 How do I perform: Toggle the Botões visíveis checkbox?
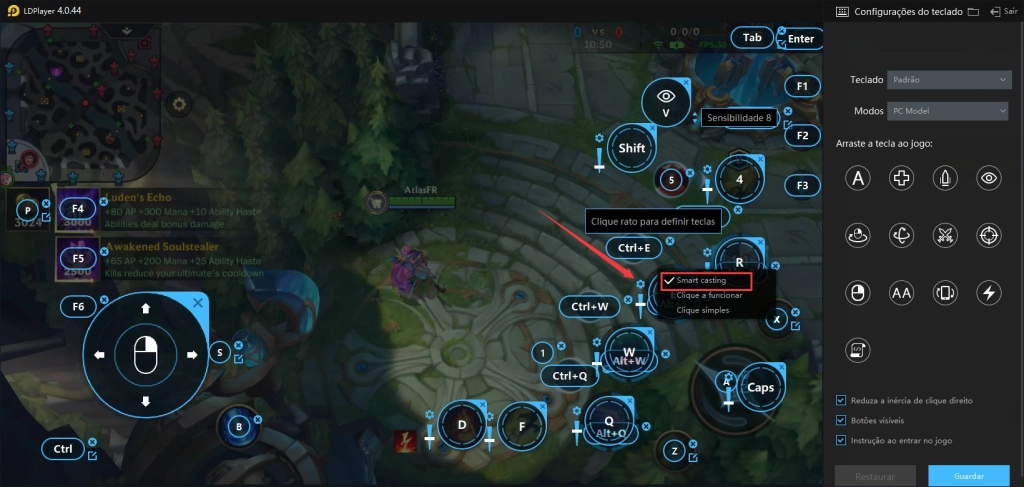841,420
